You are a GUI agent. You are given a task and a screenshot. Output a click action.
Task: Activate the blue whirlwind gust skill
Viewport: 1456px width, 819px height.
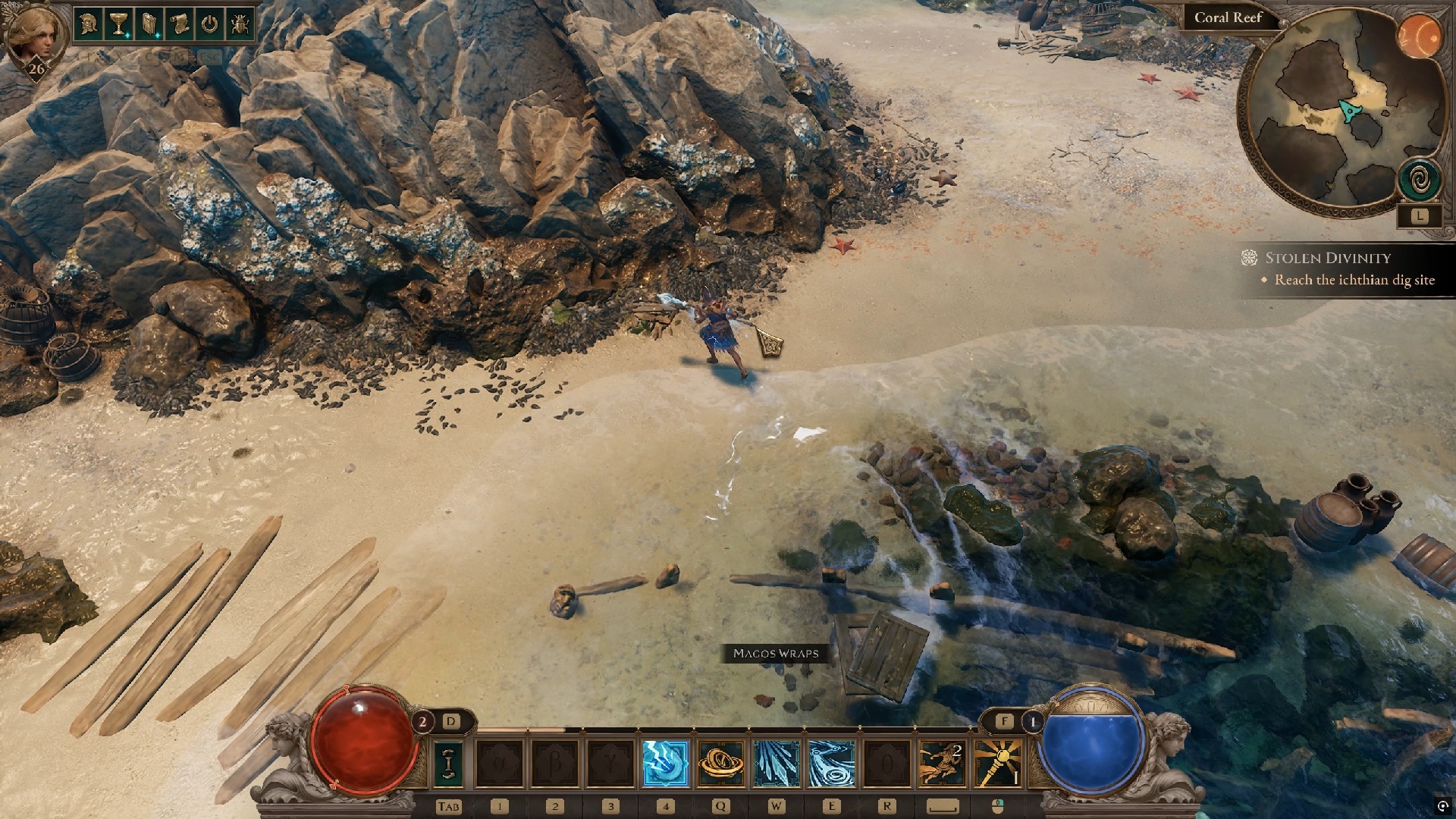(x=831, y=764)
